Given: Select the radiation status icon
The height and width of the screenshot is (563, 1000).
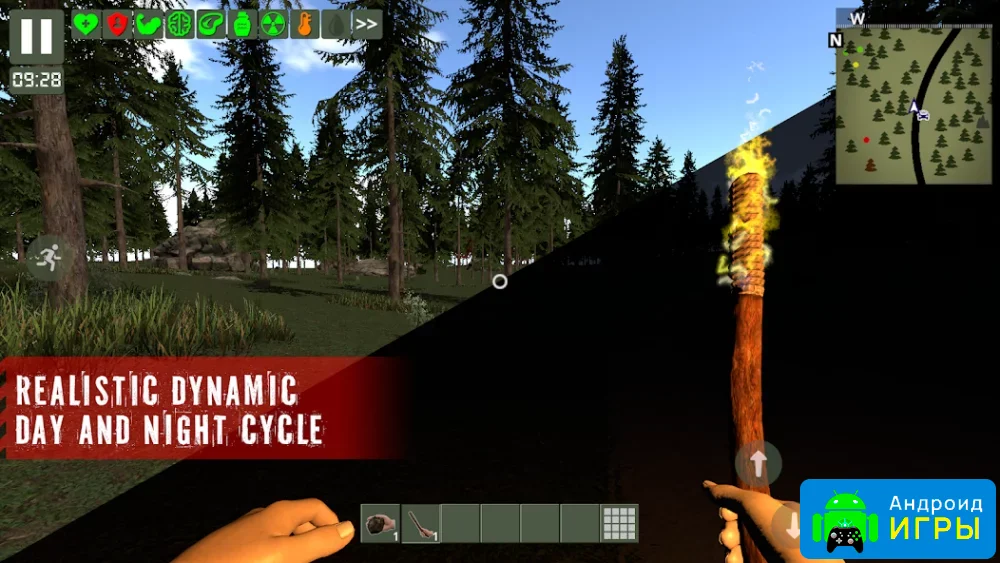Looking at the screenshot, I should coord(272,25).
